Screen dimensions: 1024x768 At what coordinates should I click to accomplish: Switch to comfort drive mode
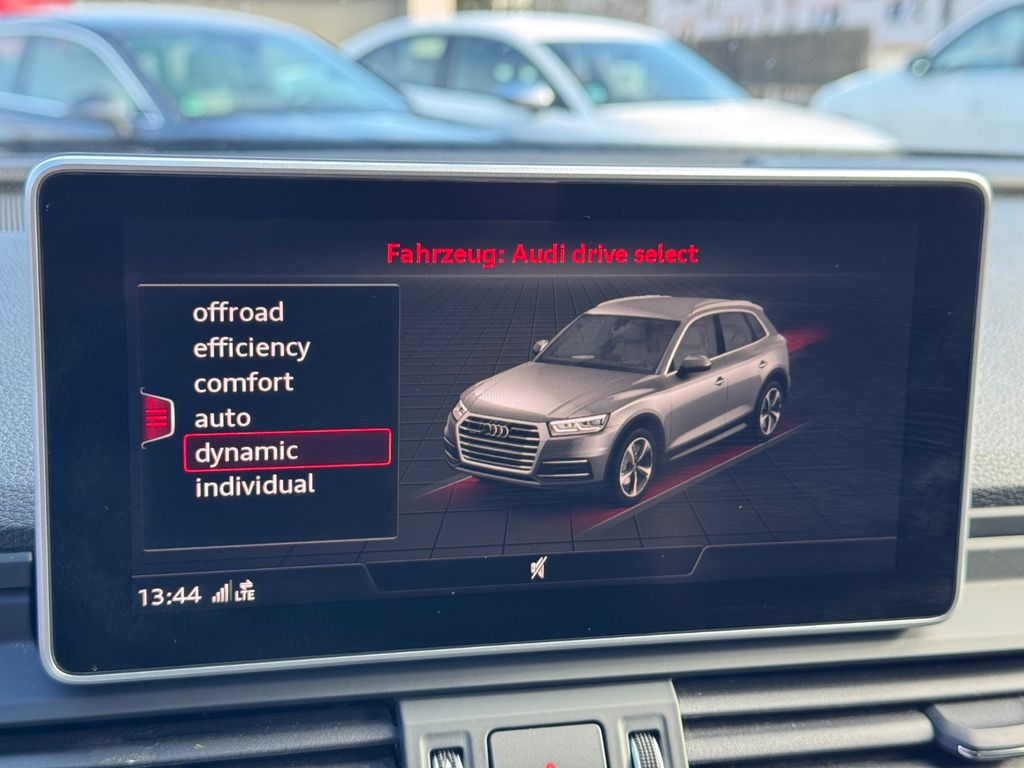[x=243, y=383]
